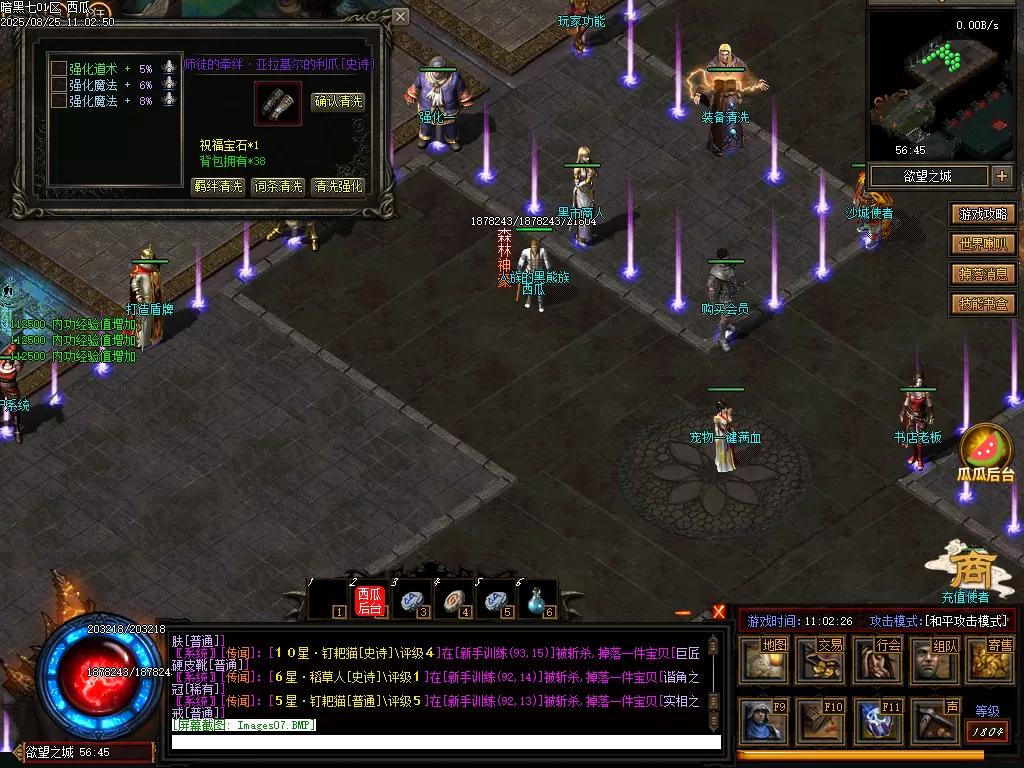Open the 寄售 consignment shop
The image size is (1024, 768).
(990, 660)
